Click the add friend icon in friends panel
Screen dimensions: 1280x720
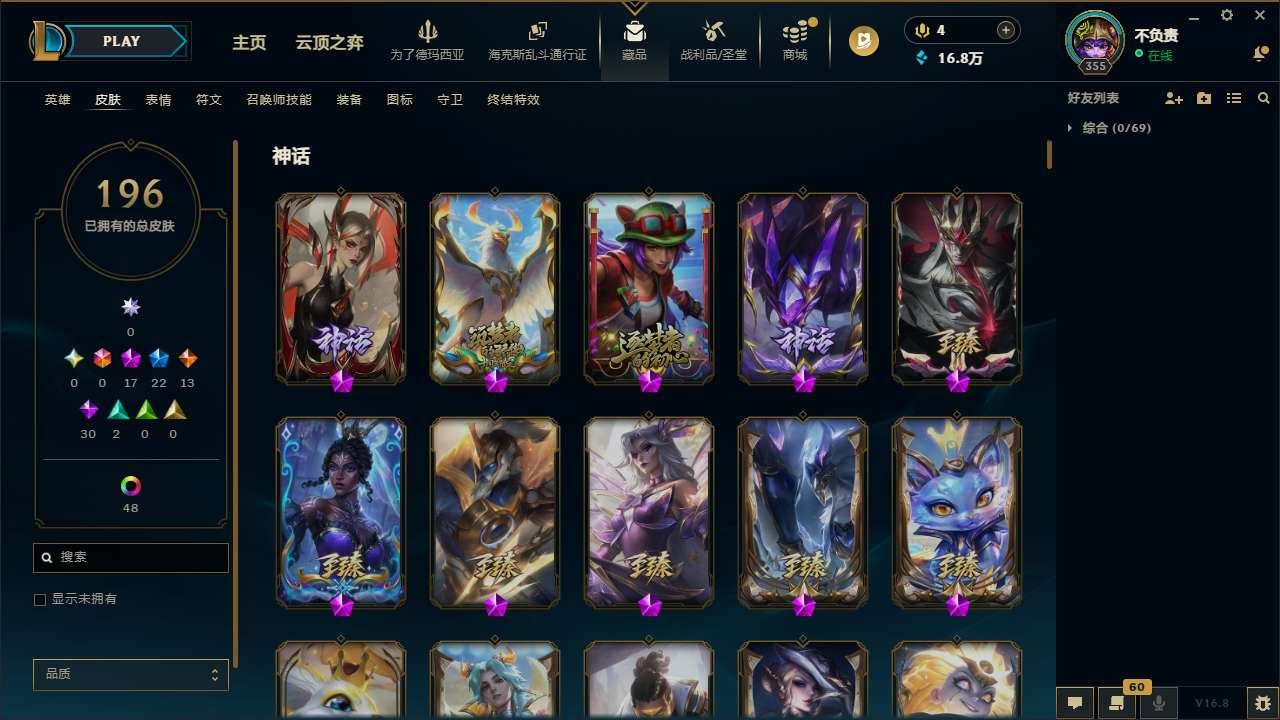pyautogui.click(x=1174, y=98)
